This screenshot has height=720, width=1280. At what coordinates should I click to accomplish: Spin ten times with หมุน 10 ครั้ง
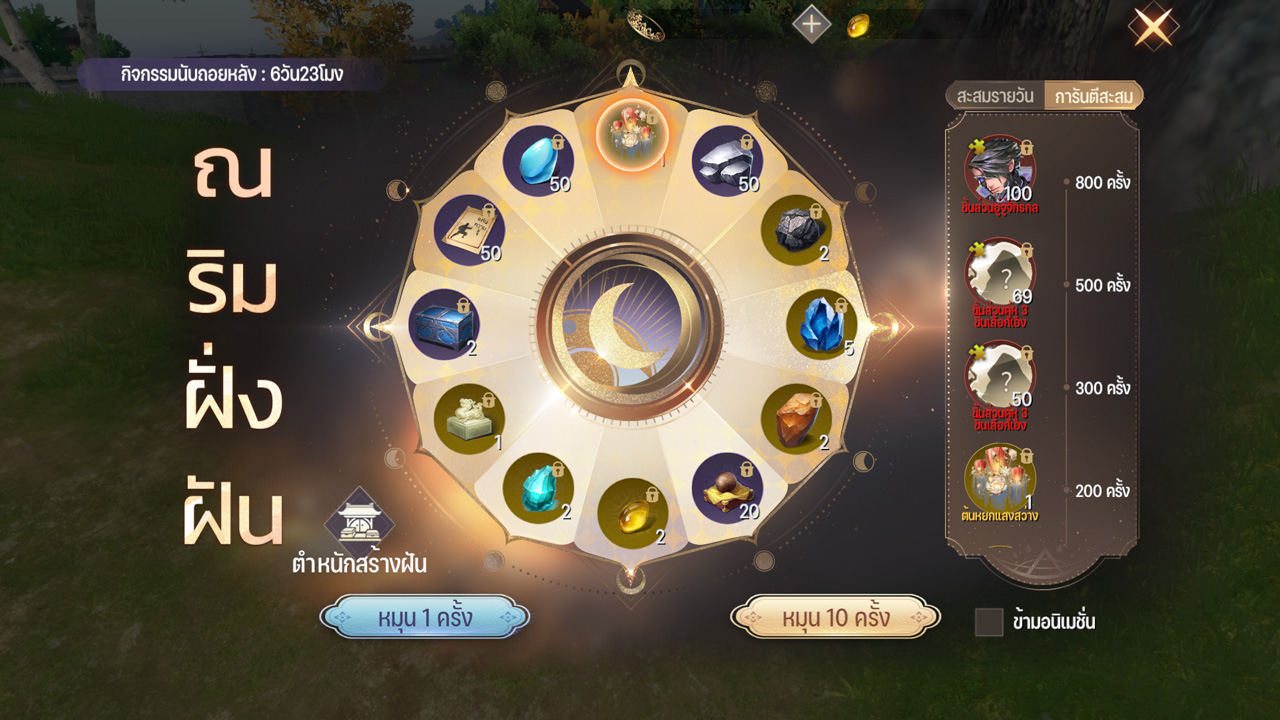coord(836,618)
